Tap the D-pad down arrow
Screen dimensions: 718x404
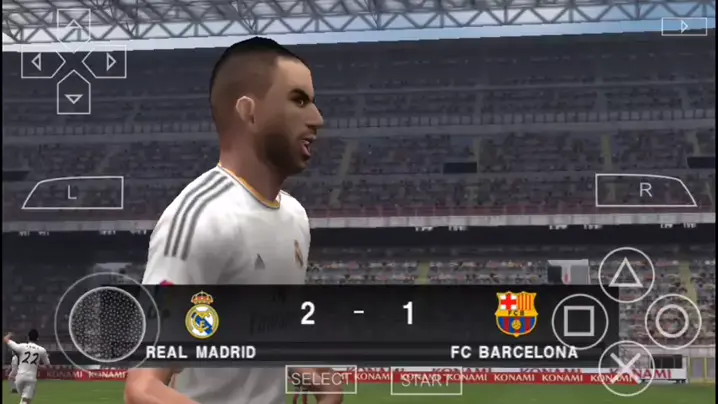74,97
